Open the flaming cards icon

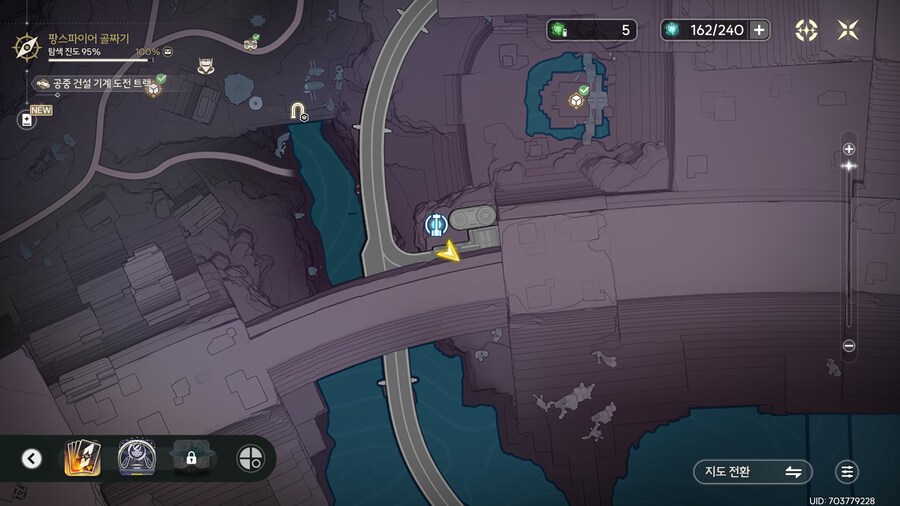coord(80,459)
